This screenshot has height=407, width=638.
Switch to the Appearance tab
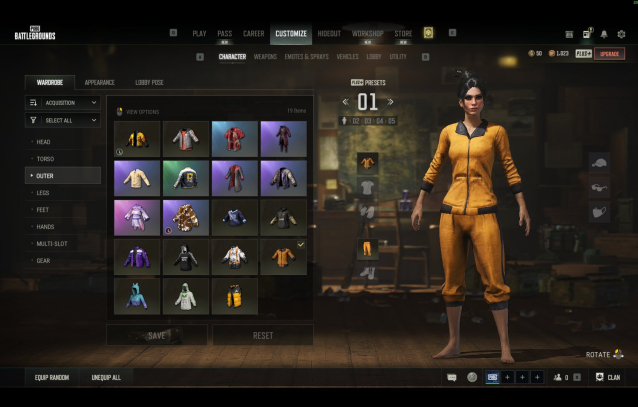click(x=99, y=82)
